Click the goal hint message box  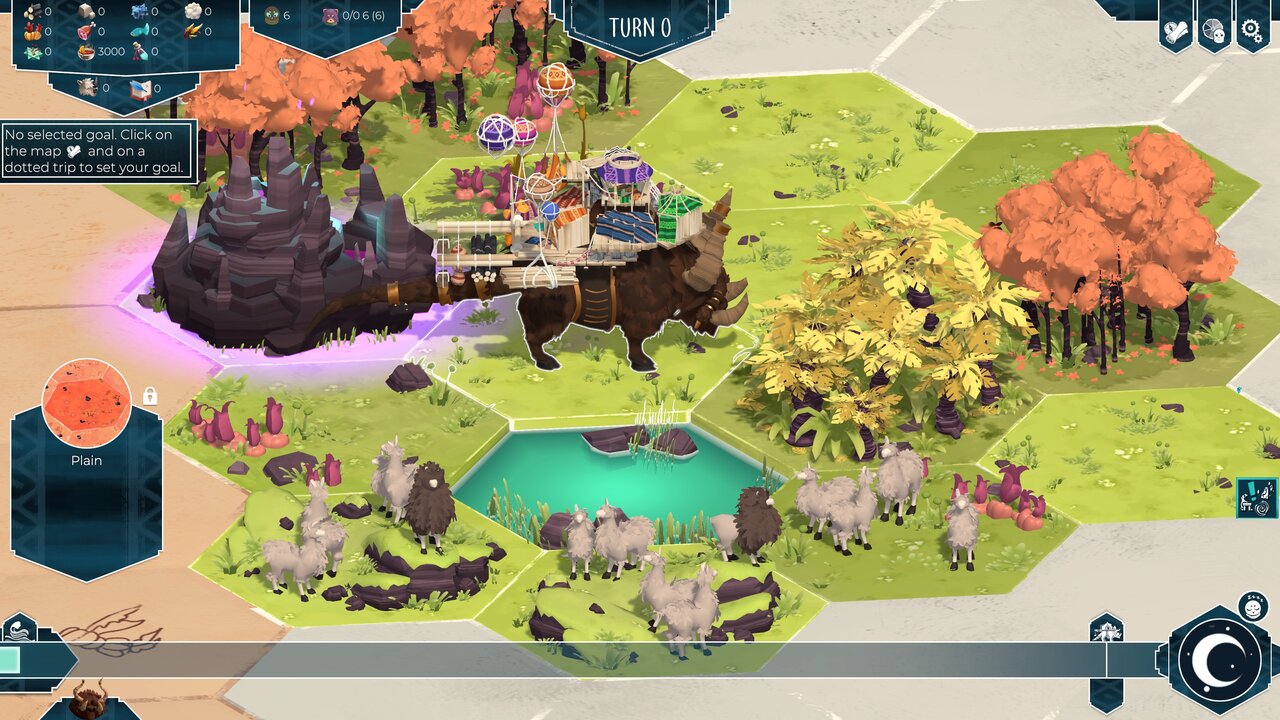(x=98, y=151)
